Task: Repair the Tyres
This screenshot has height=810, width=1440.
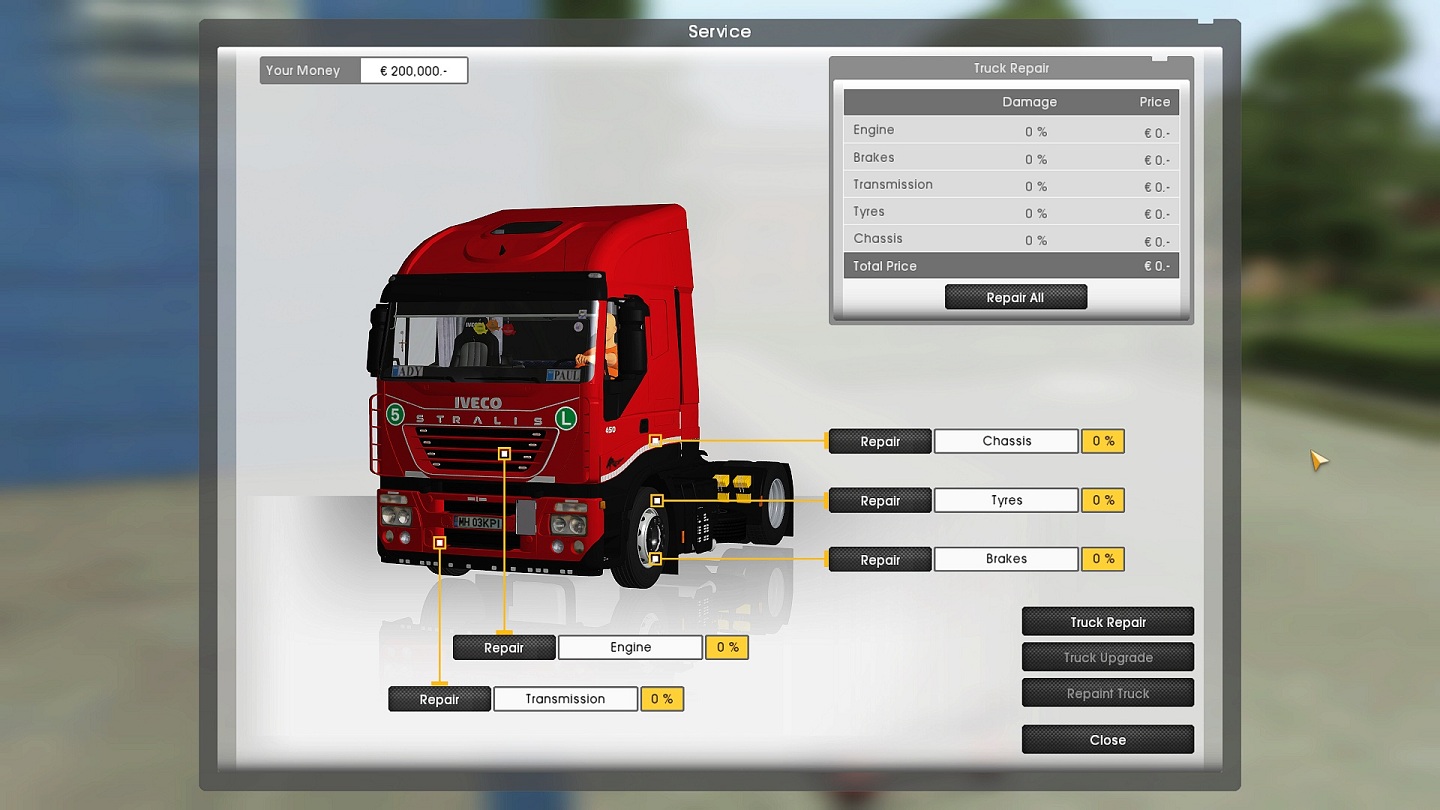Action: [x=880, y=500]
